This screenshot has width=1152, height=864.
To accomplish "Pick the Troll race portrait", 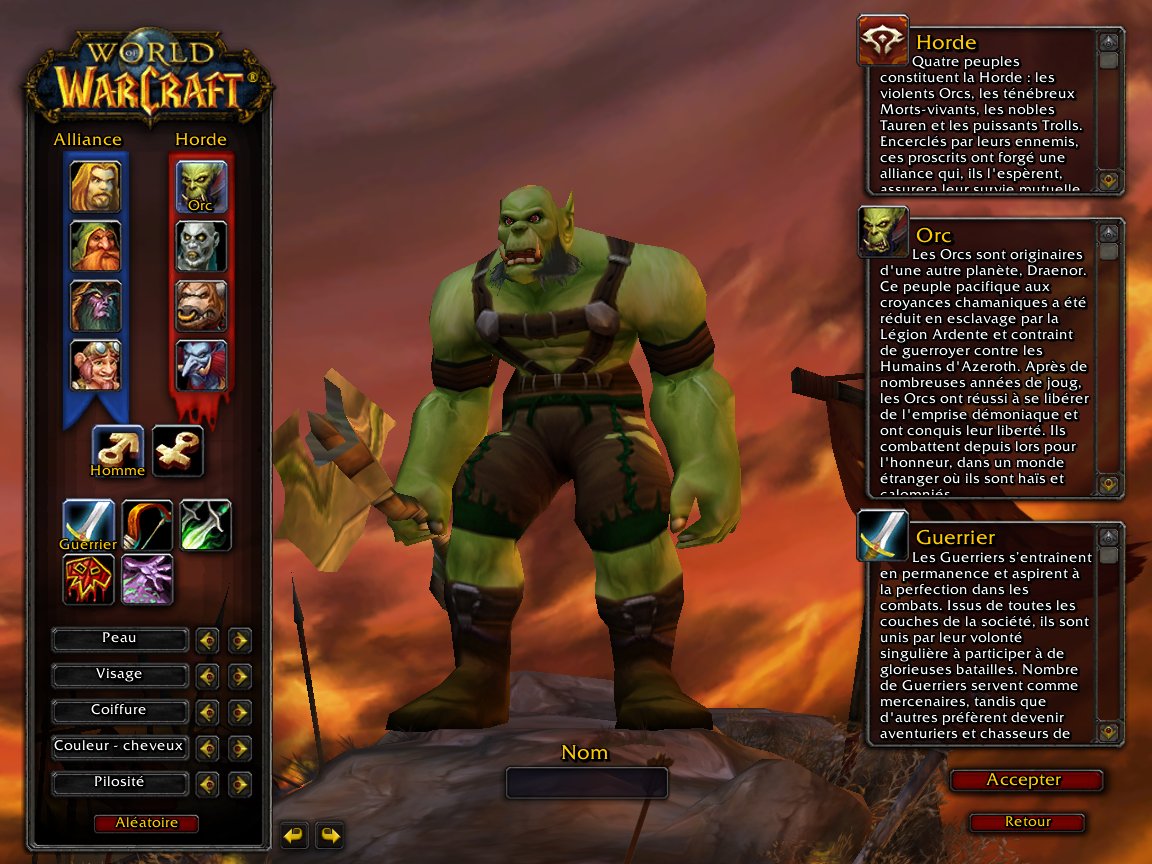I will pyautogui.click(x=201, y=365).
